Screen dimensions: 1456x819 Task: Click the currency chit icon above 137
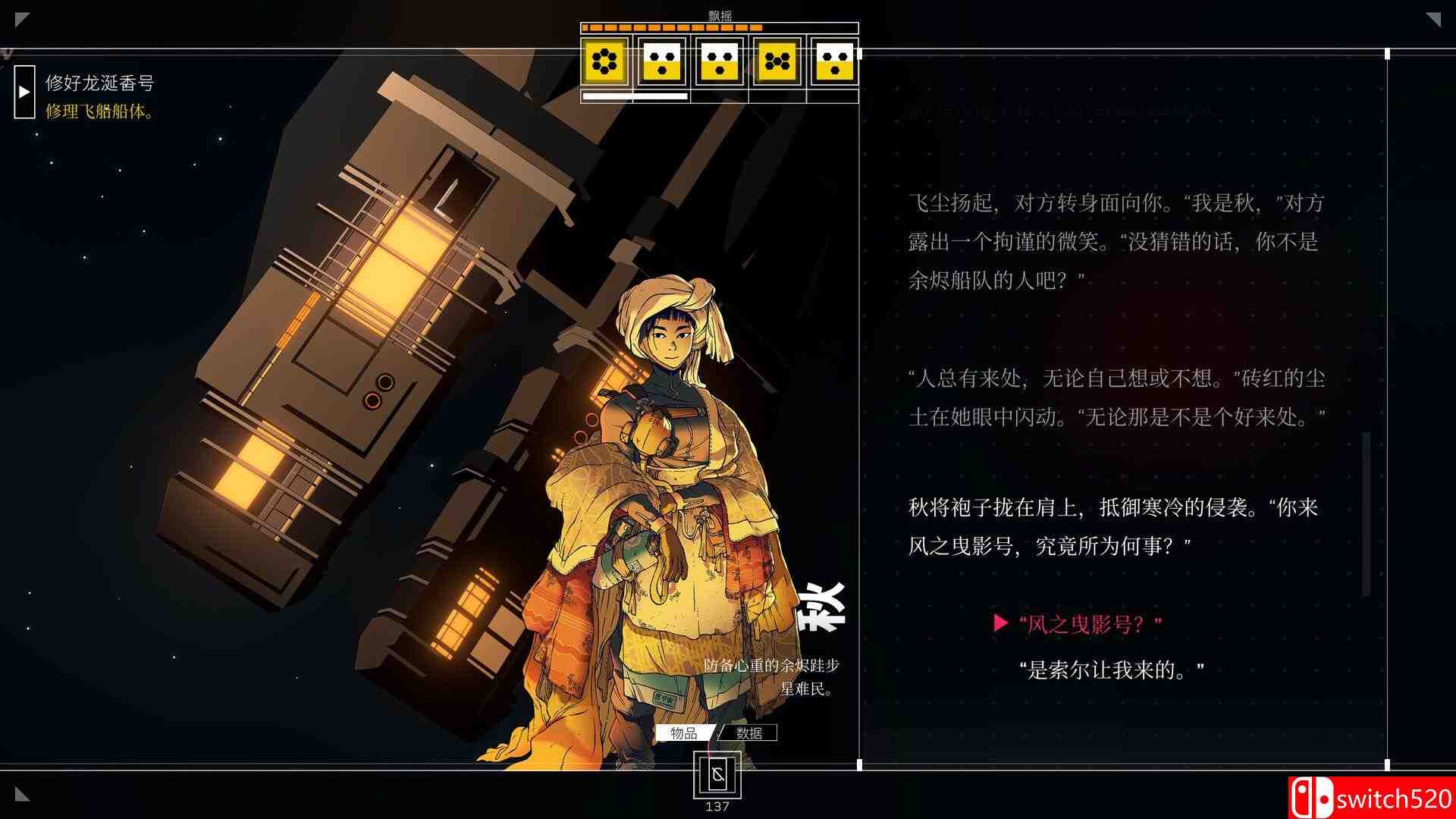(x=716, y=775)
